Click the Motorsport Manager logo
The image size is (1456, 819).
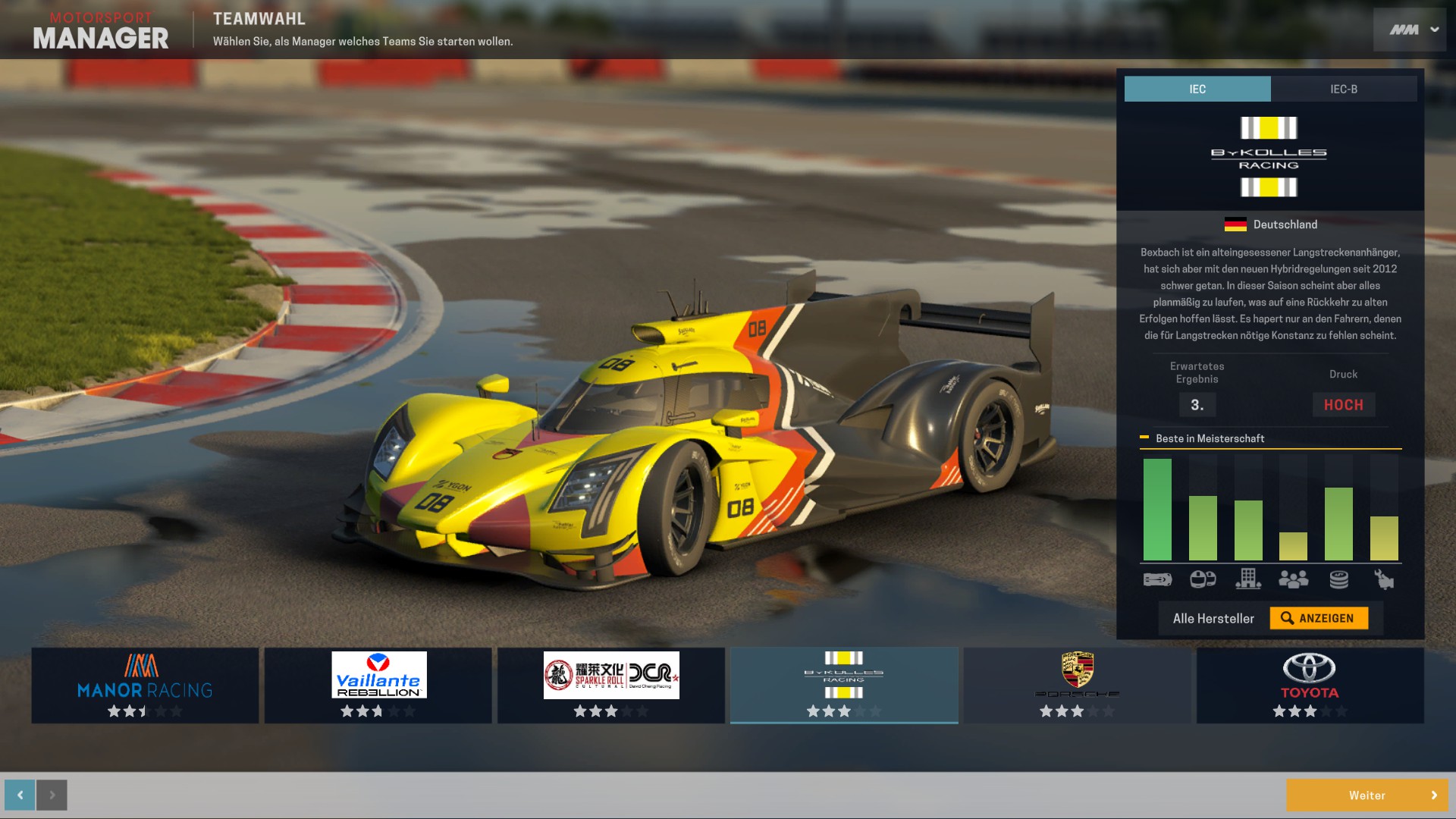pyautogui.click(x=102, y=29)
